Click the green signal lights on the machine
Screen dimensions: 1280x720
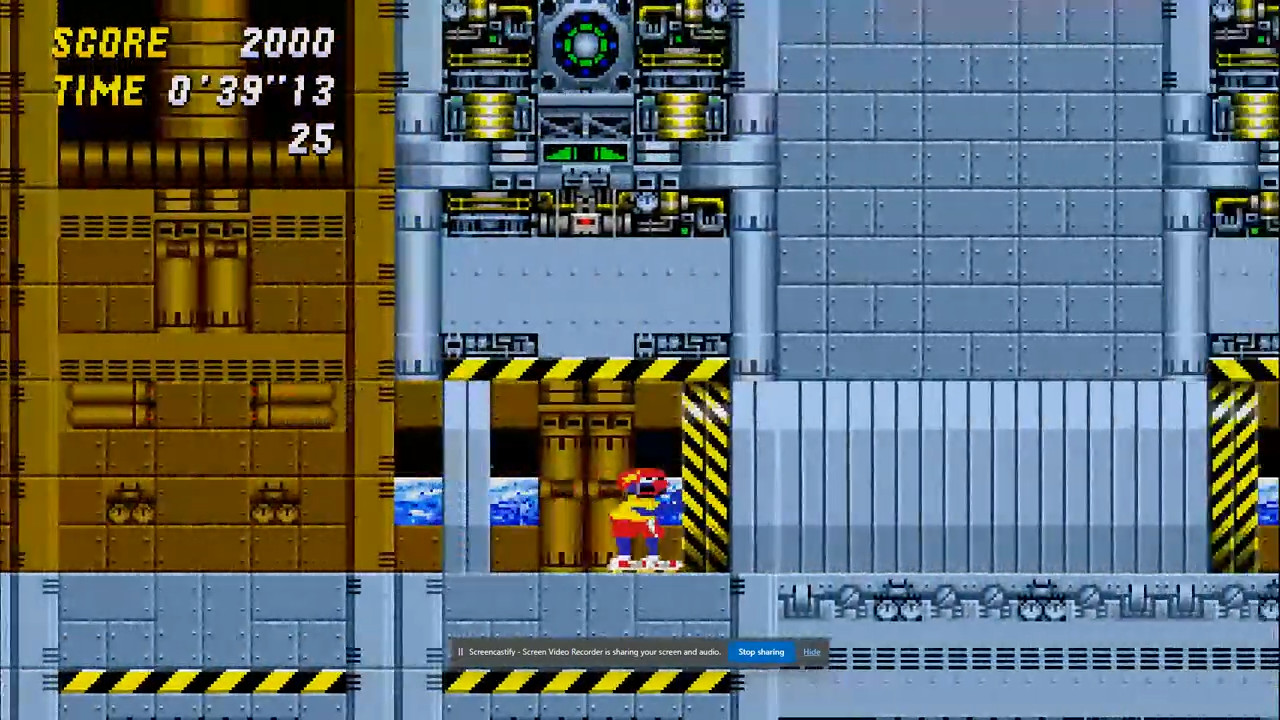point(588,154)
